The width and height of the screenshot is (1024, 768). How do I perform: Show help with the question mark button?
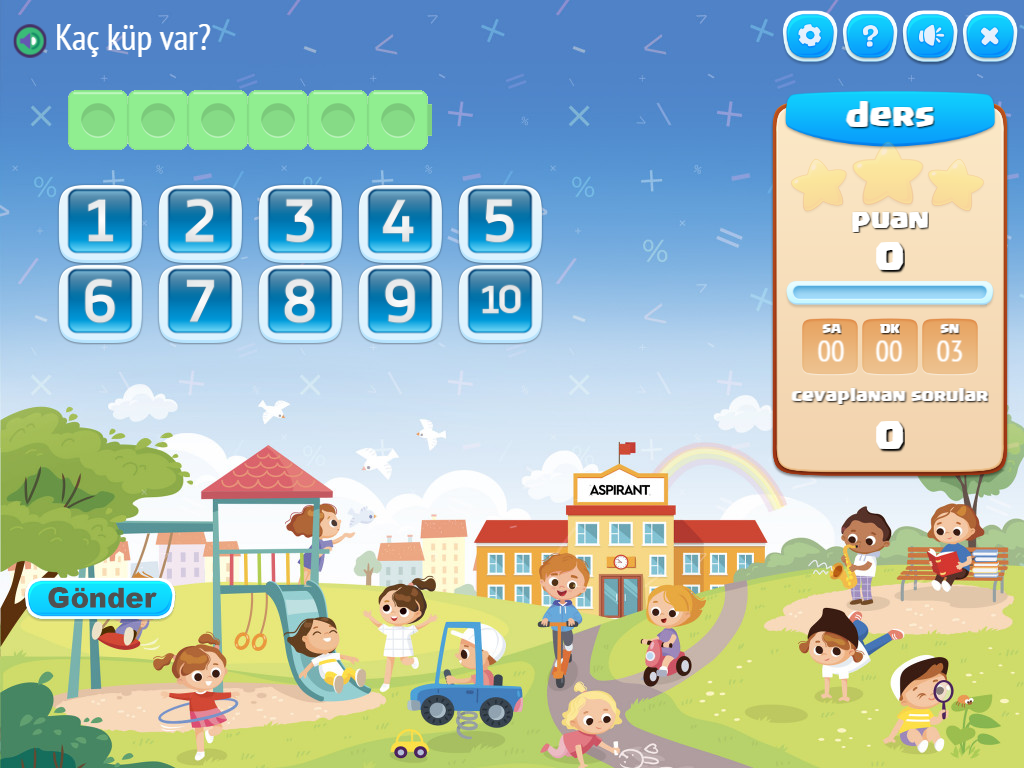tap(870, 37)
